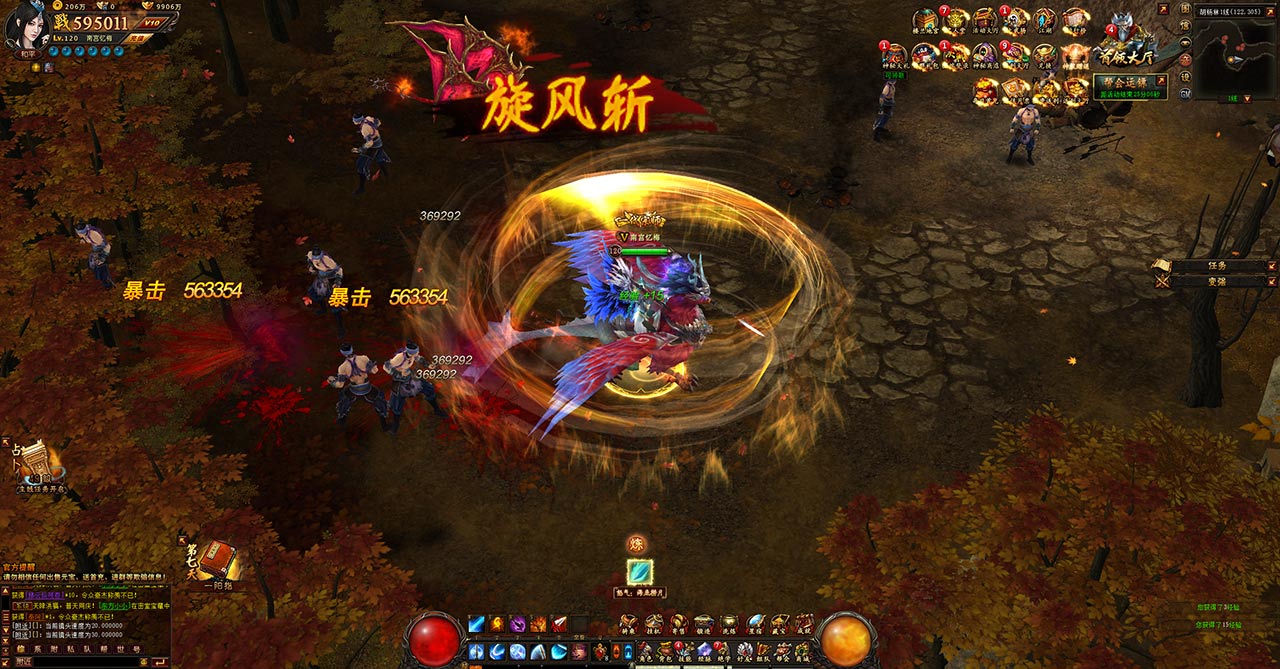Open the 锻造 forging menu

[x=703, y=625]
